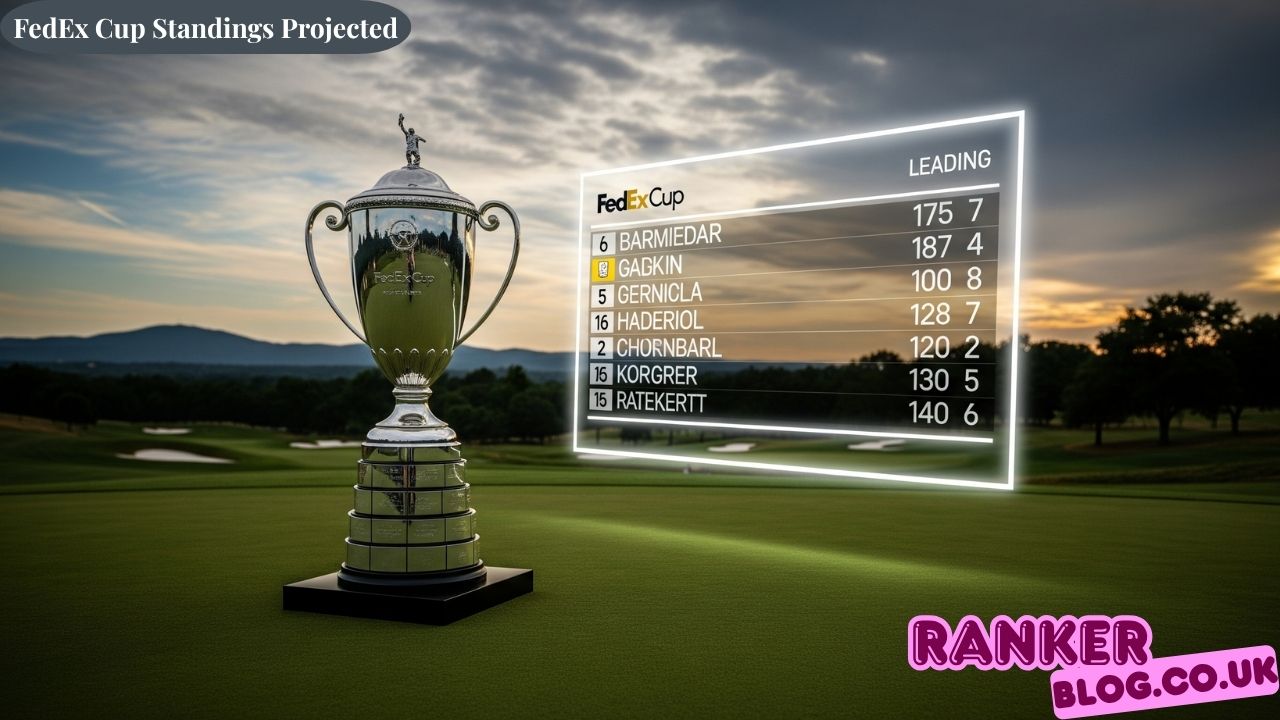Click the LEADING column header
The image size is (1280, 720).
(x=949, y=164)
